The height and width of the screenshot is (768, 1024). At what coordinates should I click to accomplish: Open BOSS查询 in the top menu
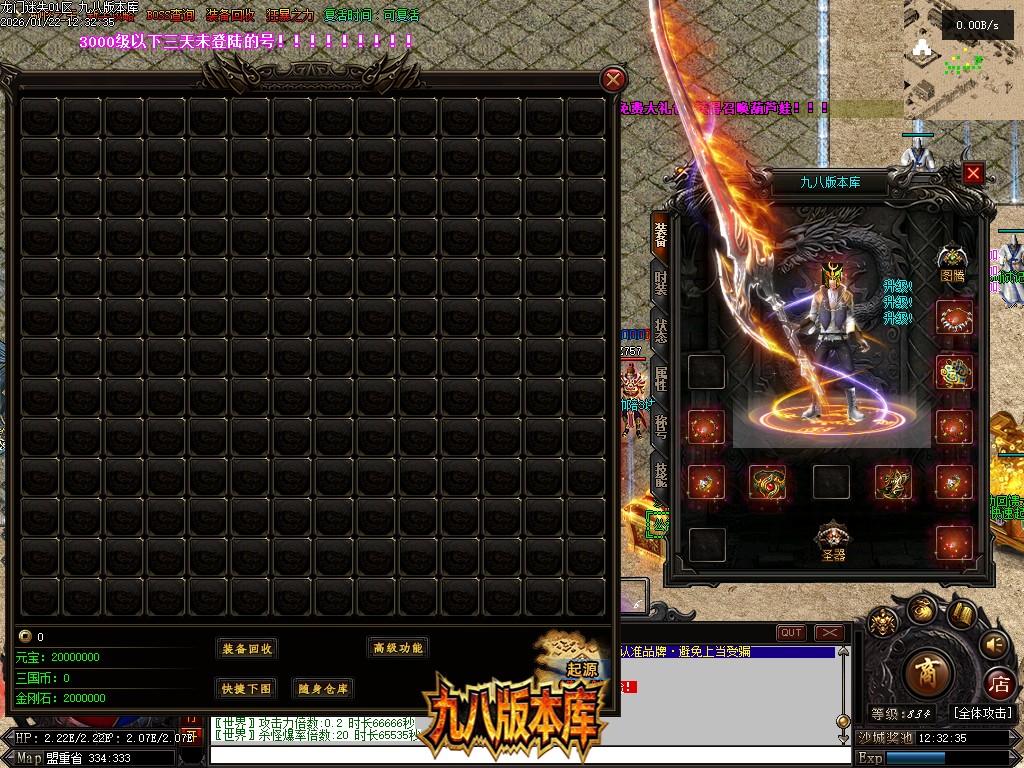coord(170,16)
